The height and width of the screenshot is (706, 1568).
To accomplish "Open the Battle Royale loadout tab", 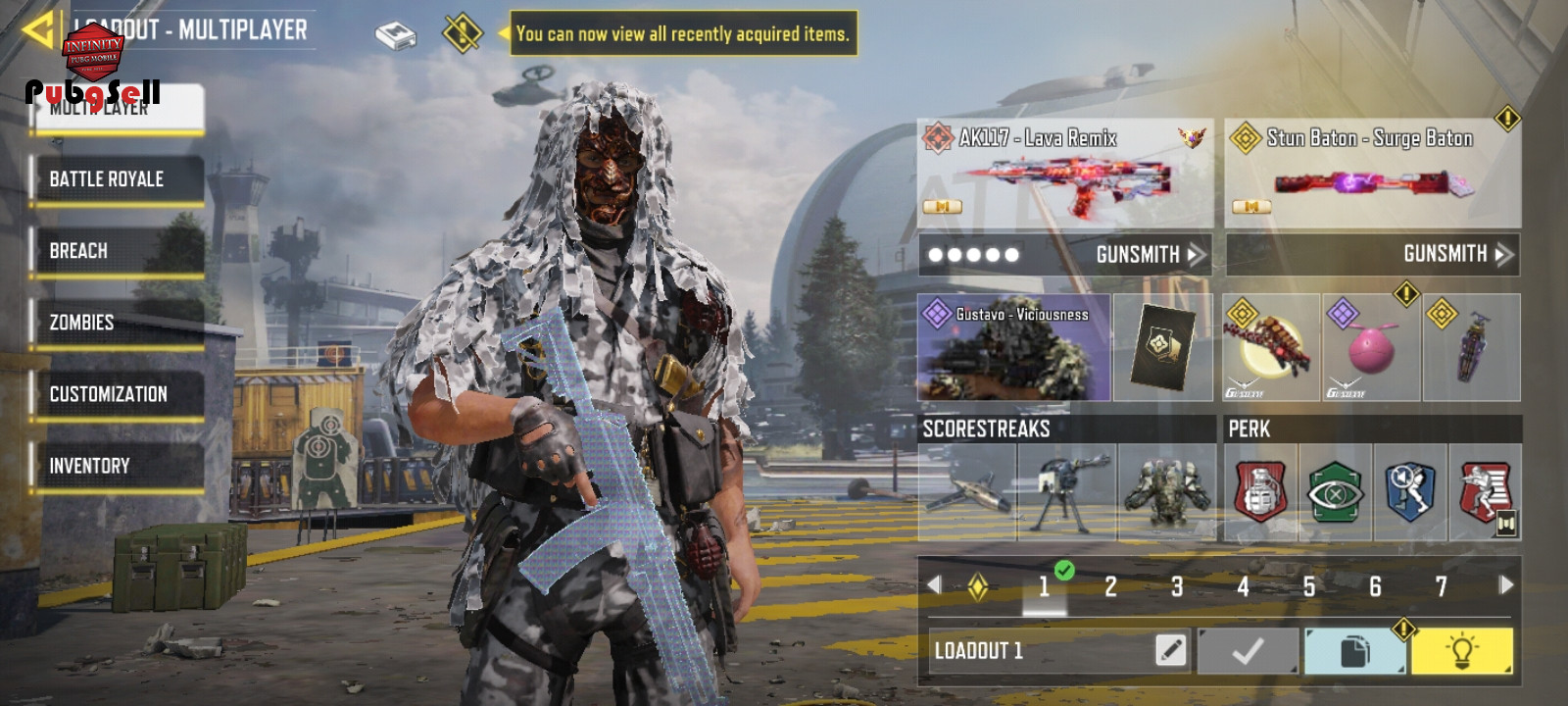I will click(x=118, y=179).
